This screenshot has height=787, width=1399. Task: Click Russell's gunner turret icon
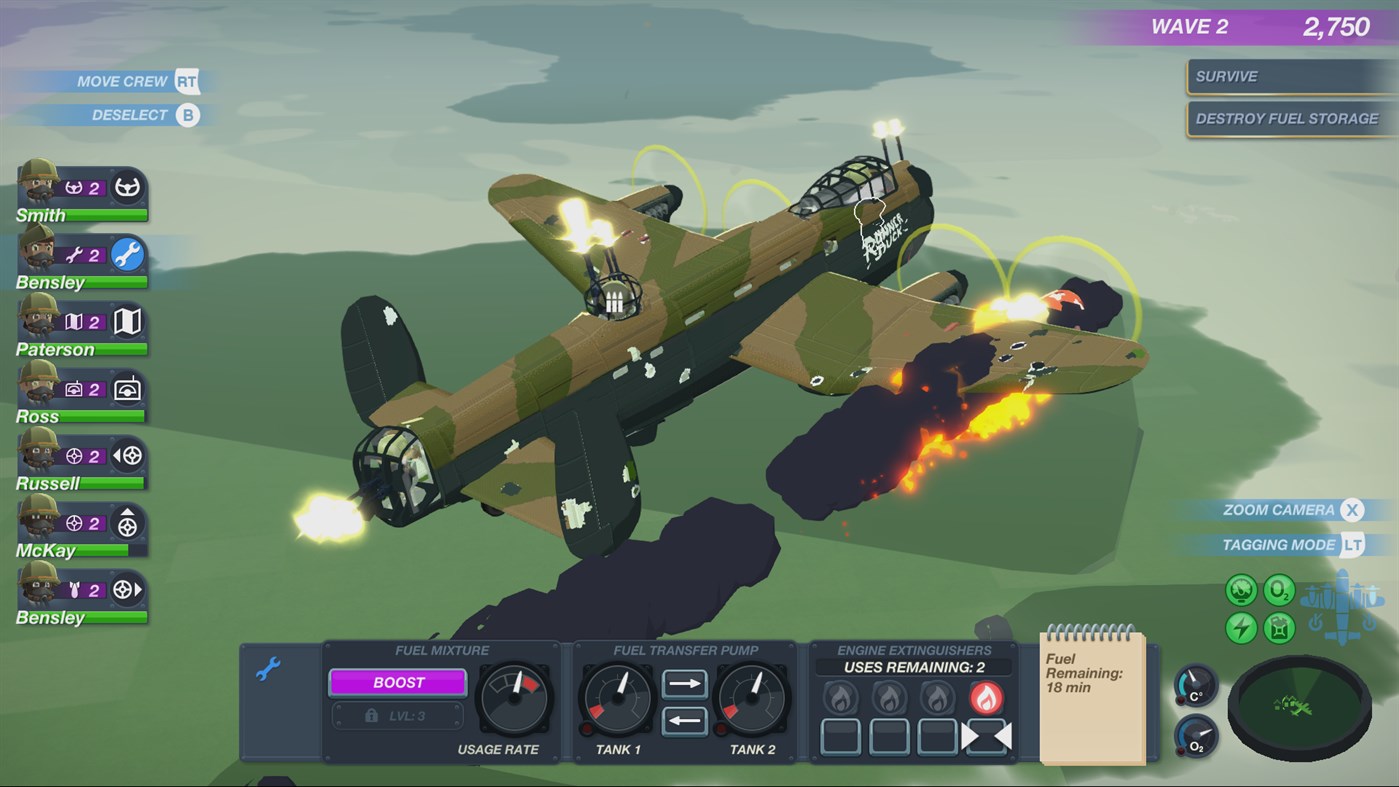130,456
